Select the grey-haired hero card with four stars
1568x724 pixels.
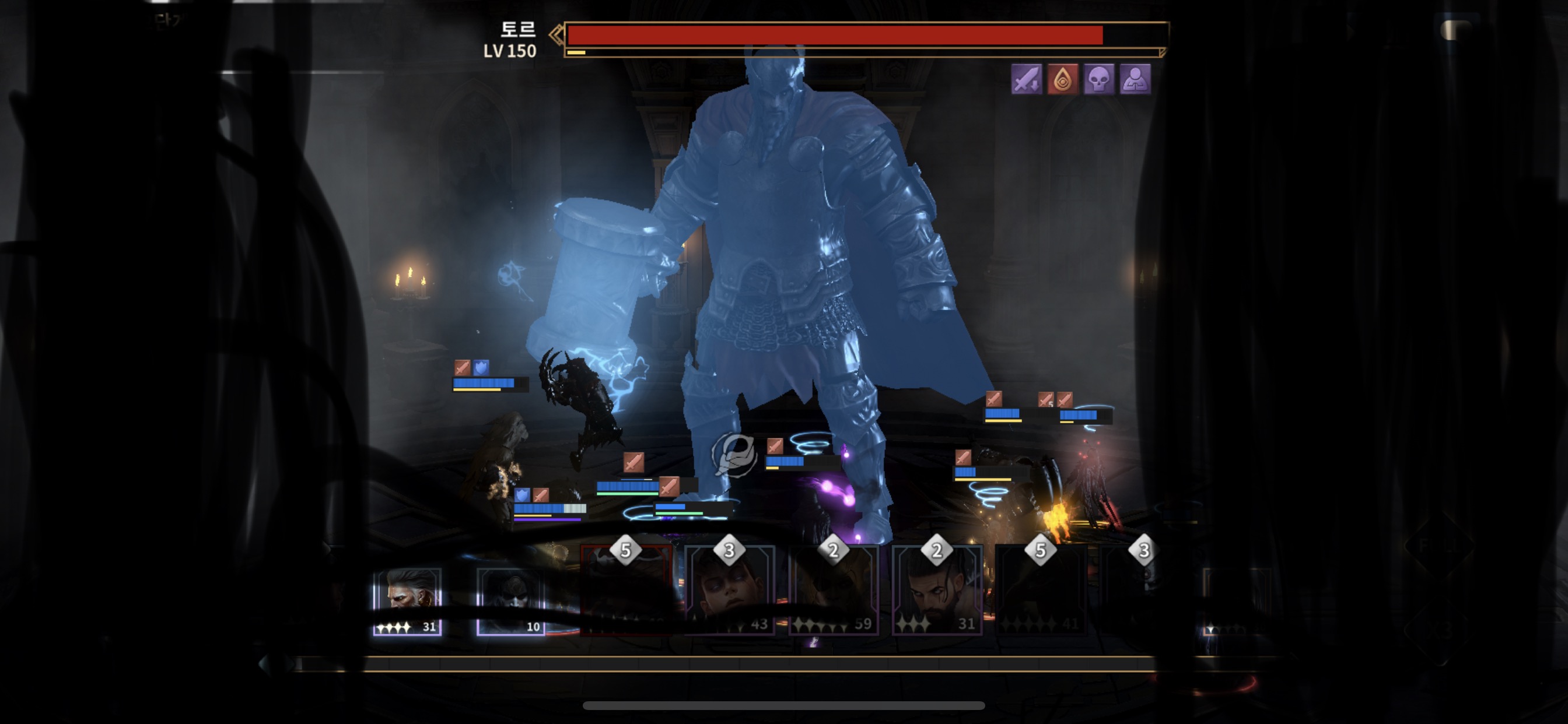coord(407,601)
